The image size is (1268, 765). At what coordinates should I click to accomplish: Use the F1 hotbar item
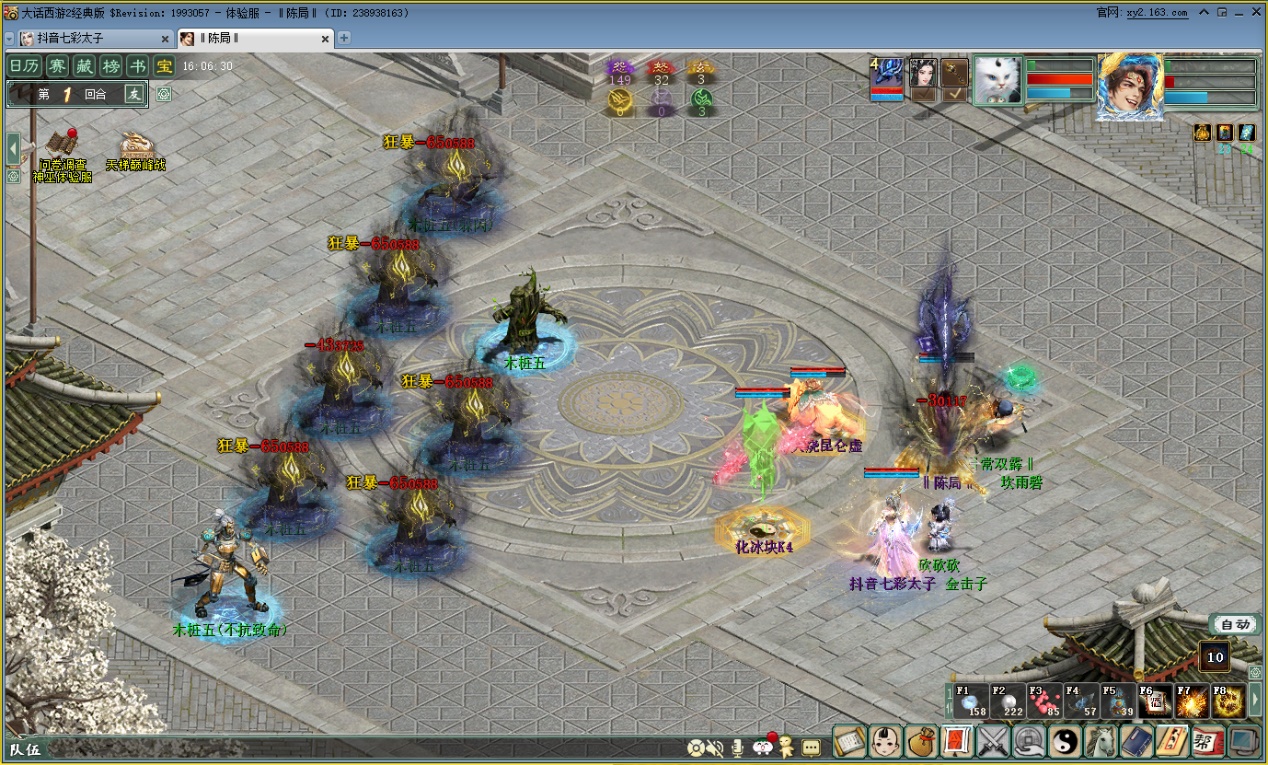tap(971, 700)
